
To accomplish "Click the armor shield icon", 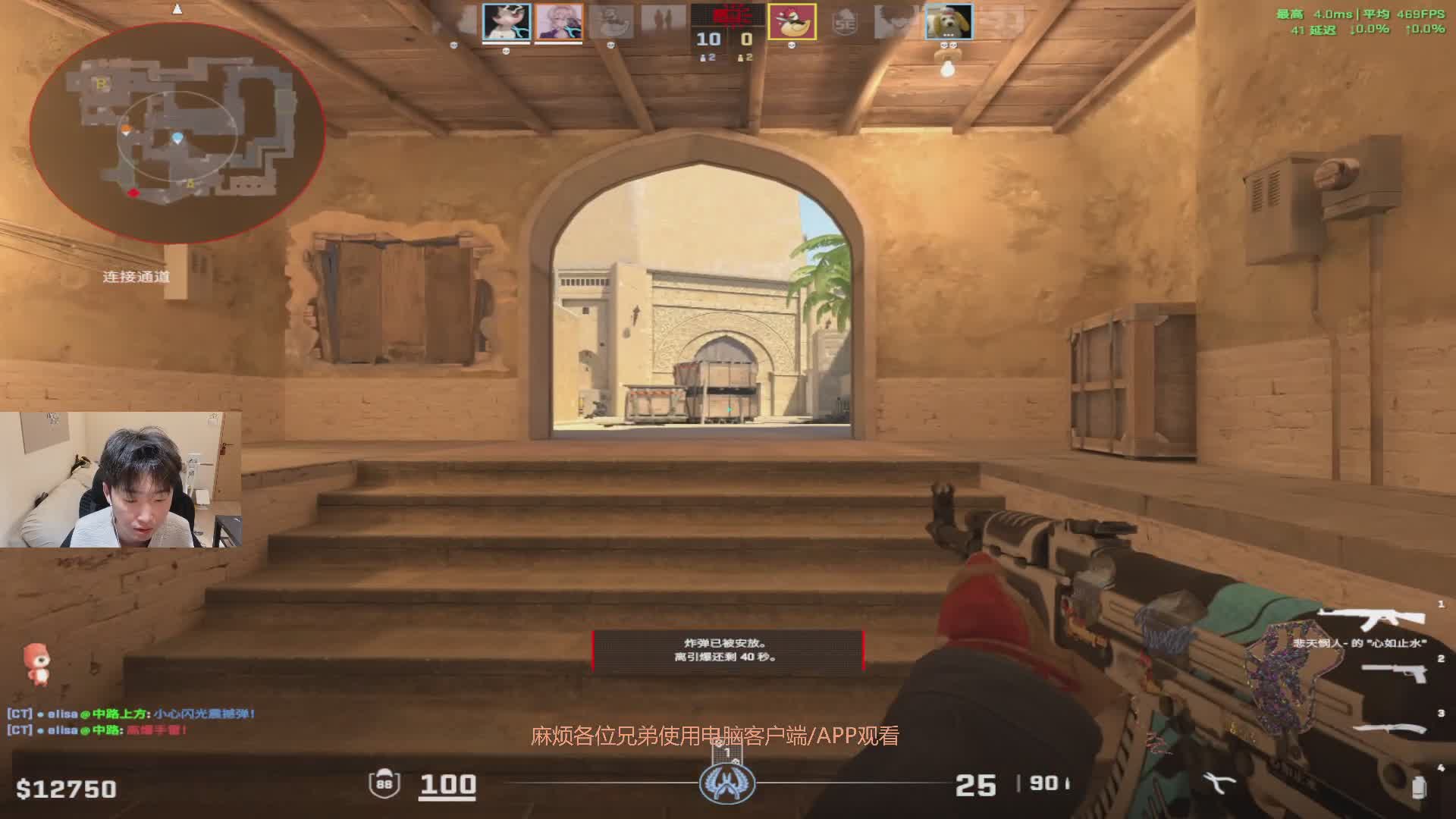I will [384, 783].
